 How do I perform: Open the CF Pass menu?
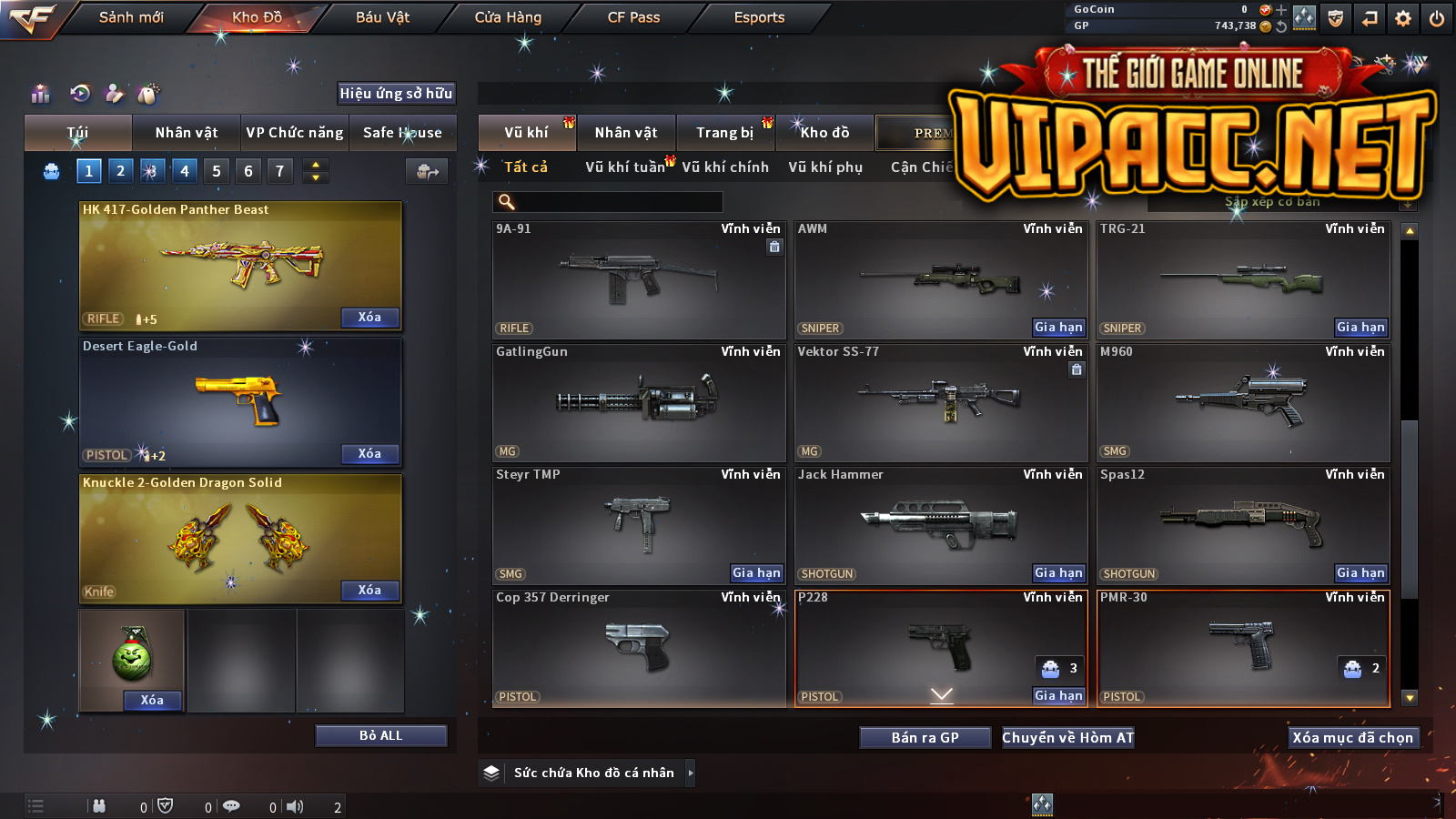(633, 17)
